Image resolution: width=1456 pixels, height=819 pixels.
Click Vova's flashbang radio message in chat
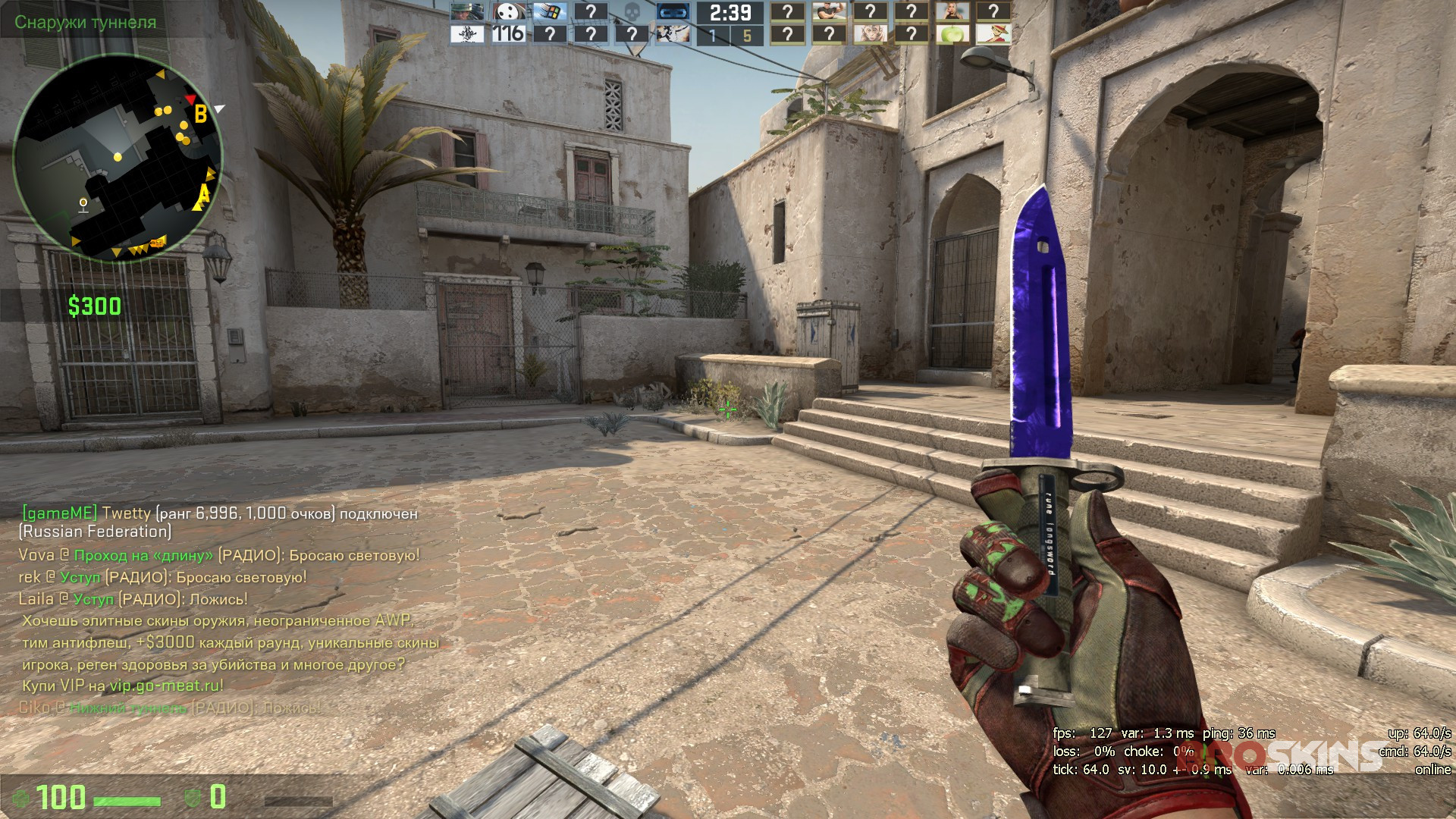219,555
